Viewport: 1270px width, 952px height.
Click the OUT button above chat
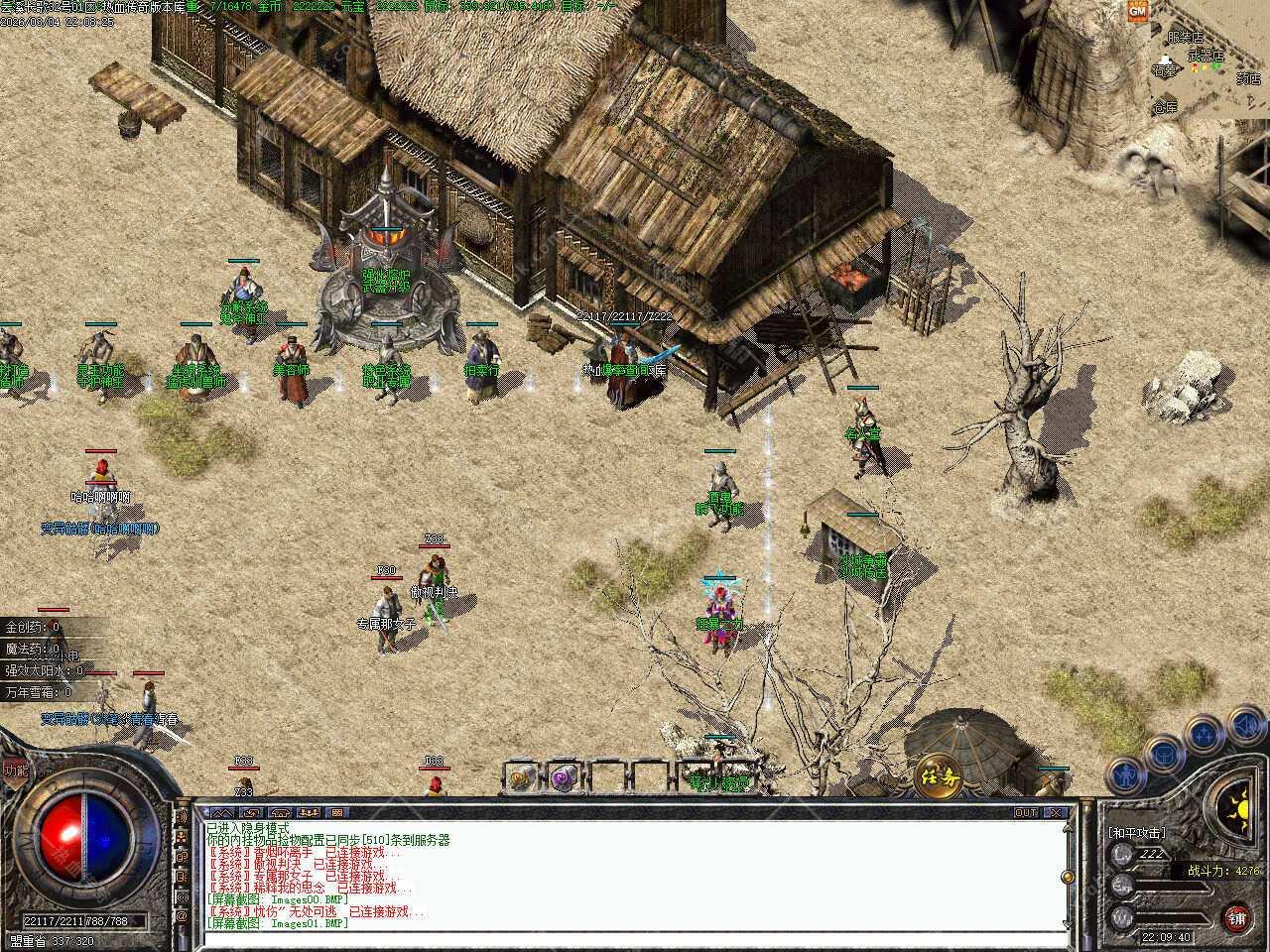click(1026, 812)
